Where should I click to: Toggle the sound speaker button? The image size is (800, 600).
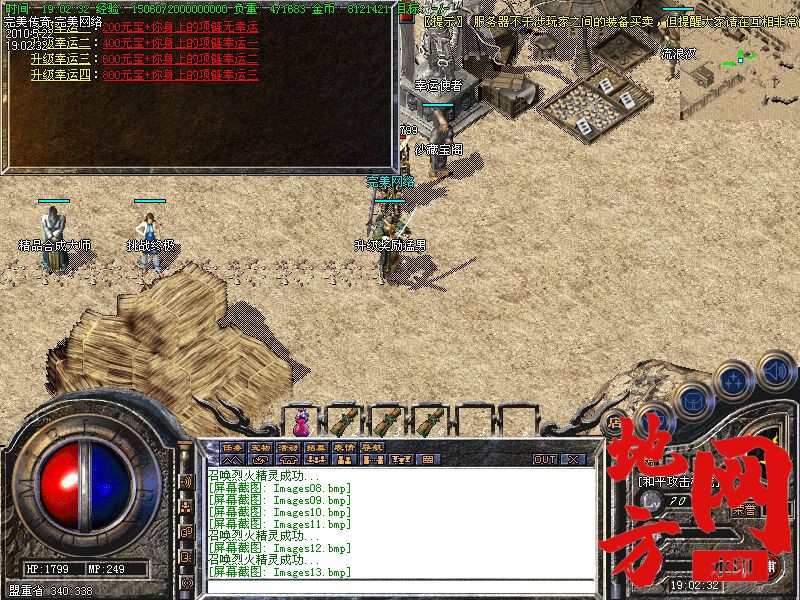(774, 371)
